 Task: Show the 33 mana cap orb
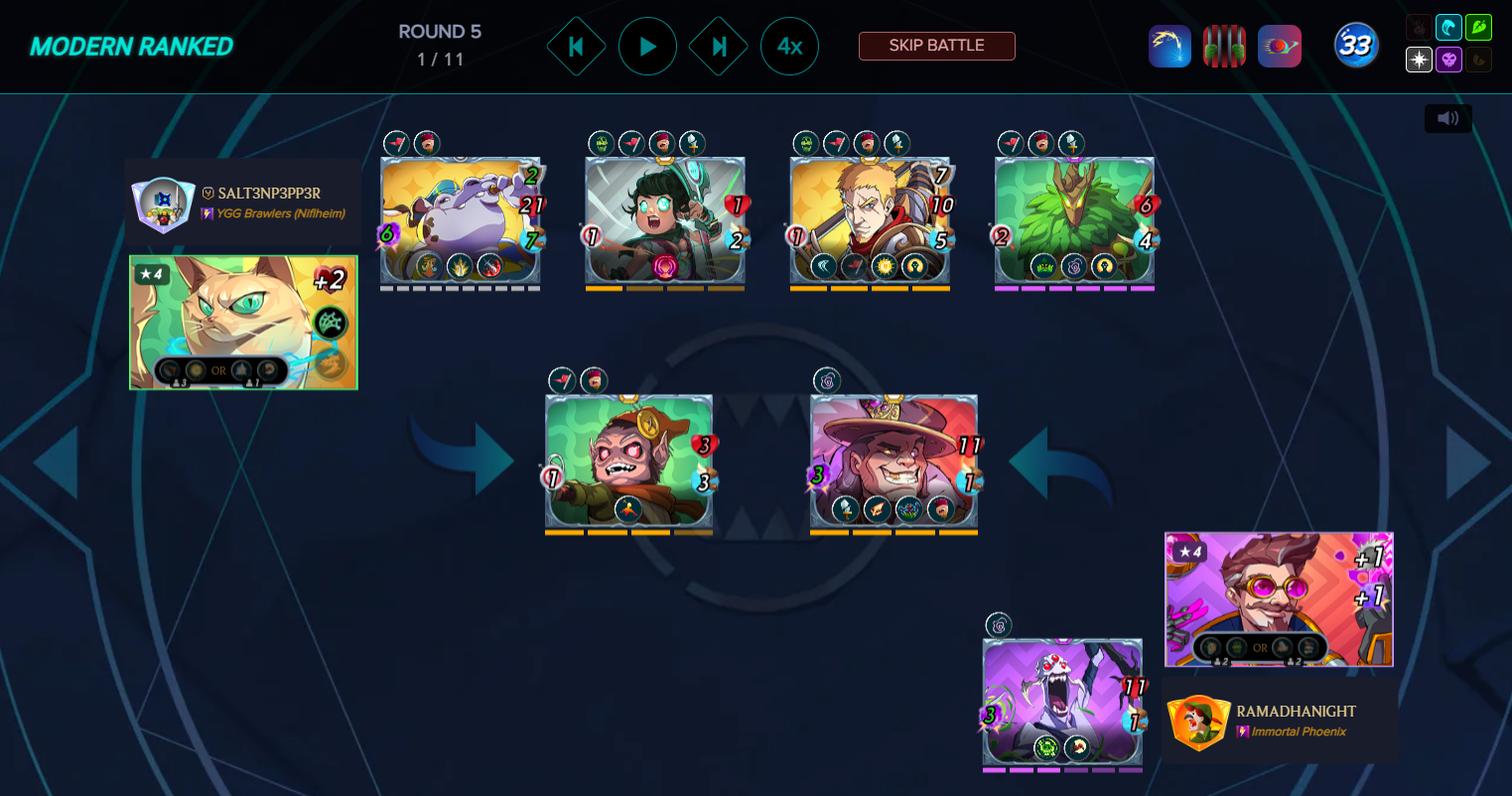(x=1356, y=46)
